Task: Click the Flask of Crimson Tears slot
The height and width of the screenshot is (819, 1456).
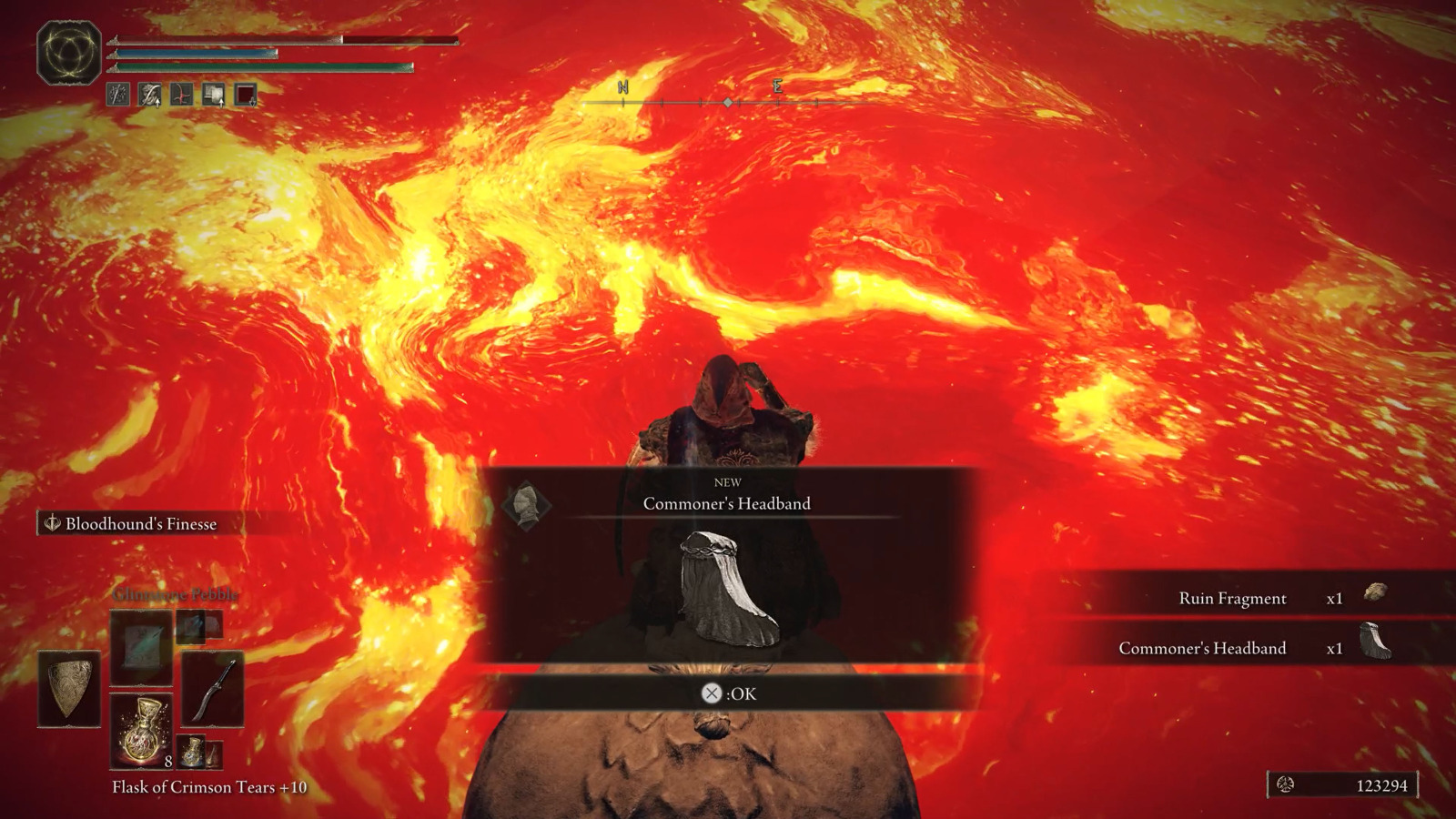Action: tap(141, 731)
